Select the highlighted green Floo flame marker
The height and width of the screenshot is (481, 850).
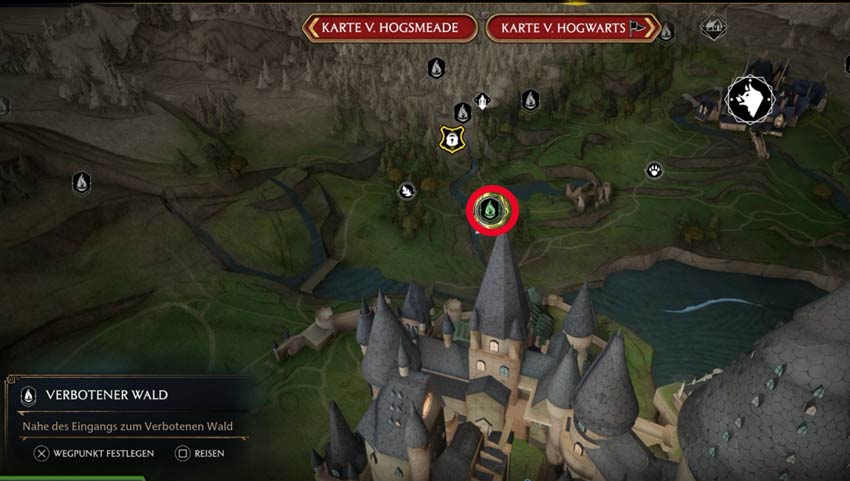click(490, 210)
